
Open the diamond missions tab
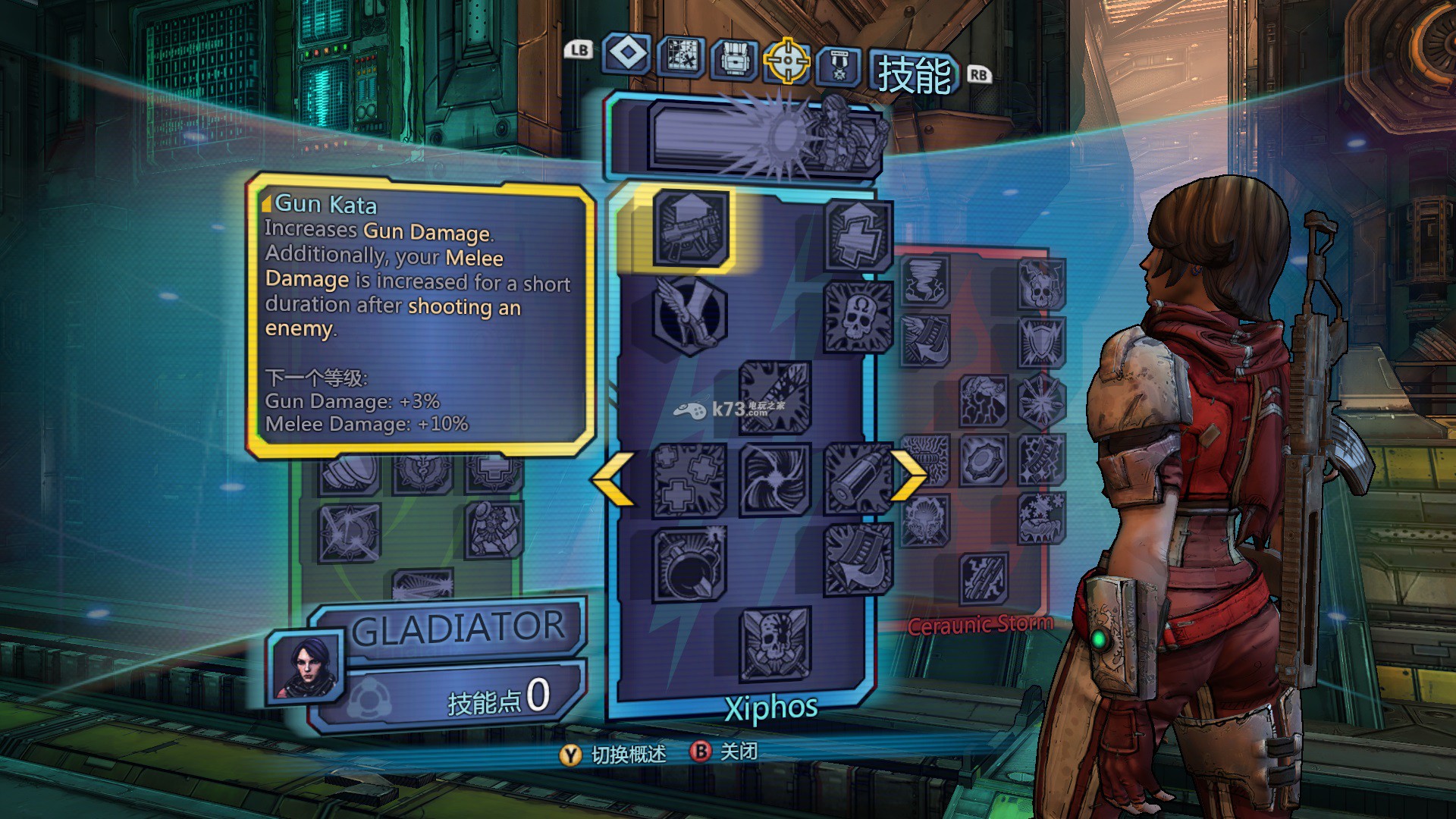pos(627,55)
